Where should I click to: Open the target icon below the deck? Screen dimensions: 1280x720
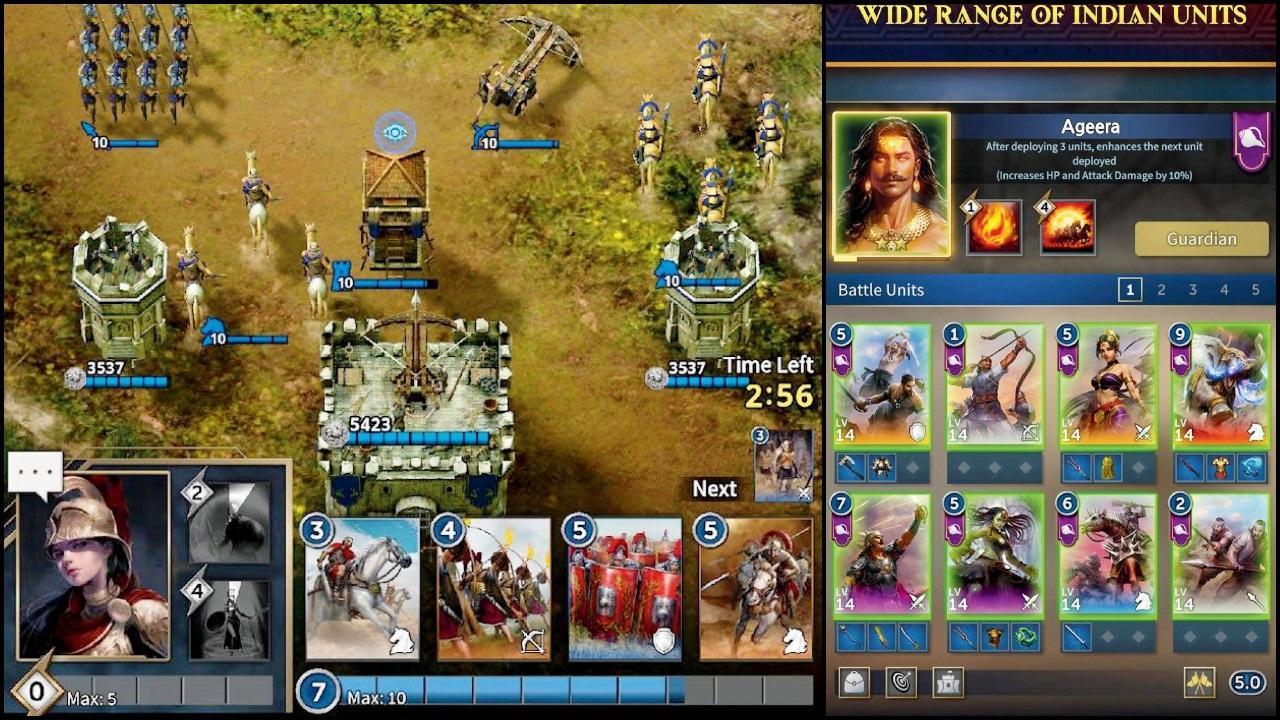point(900,683)
